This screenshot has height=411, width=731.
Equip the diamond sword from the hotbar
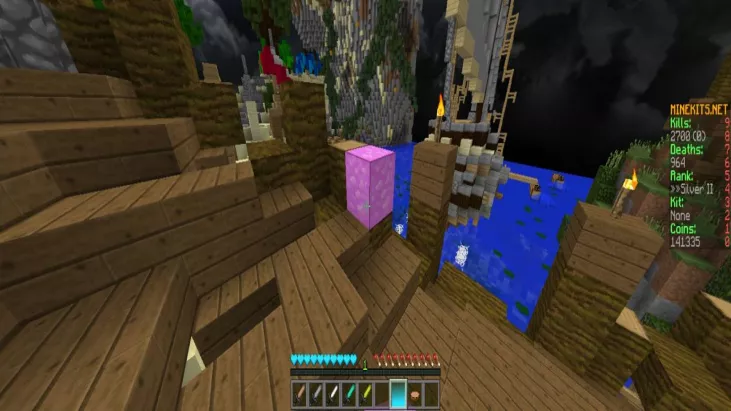pos(349,393)
